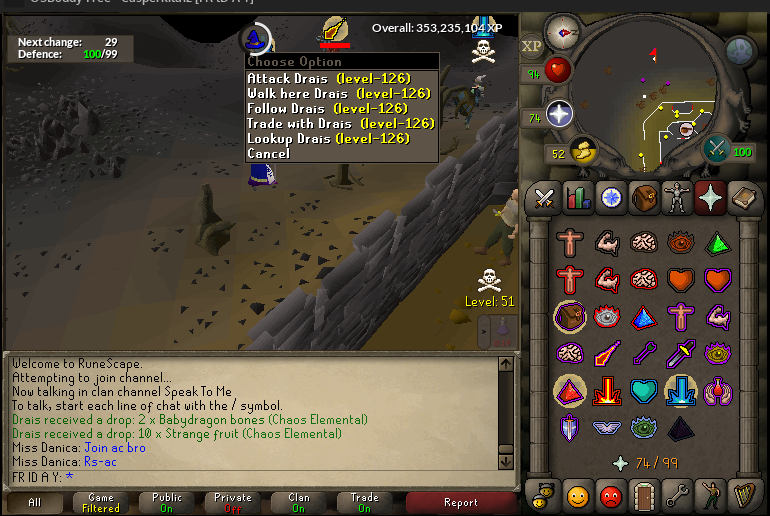Toggle run with the boot energy orb

pyautogui.click(x=581, y=151)
